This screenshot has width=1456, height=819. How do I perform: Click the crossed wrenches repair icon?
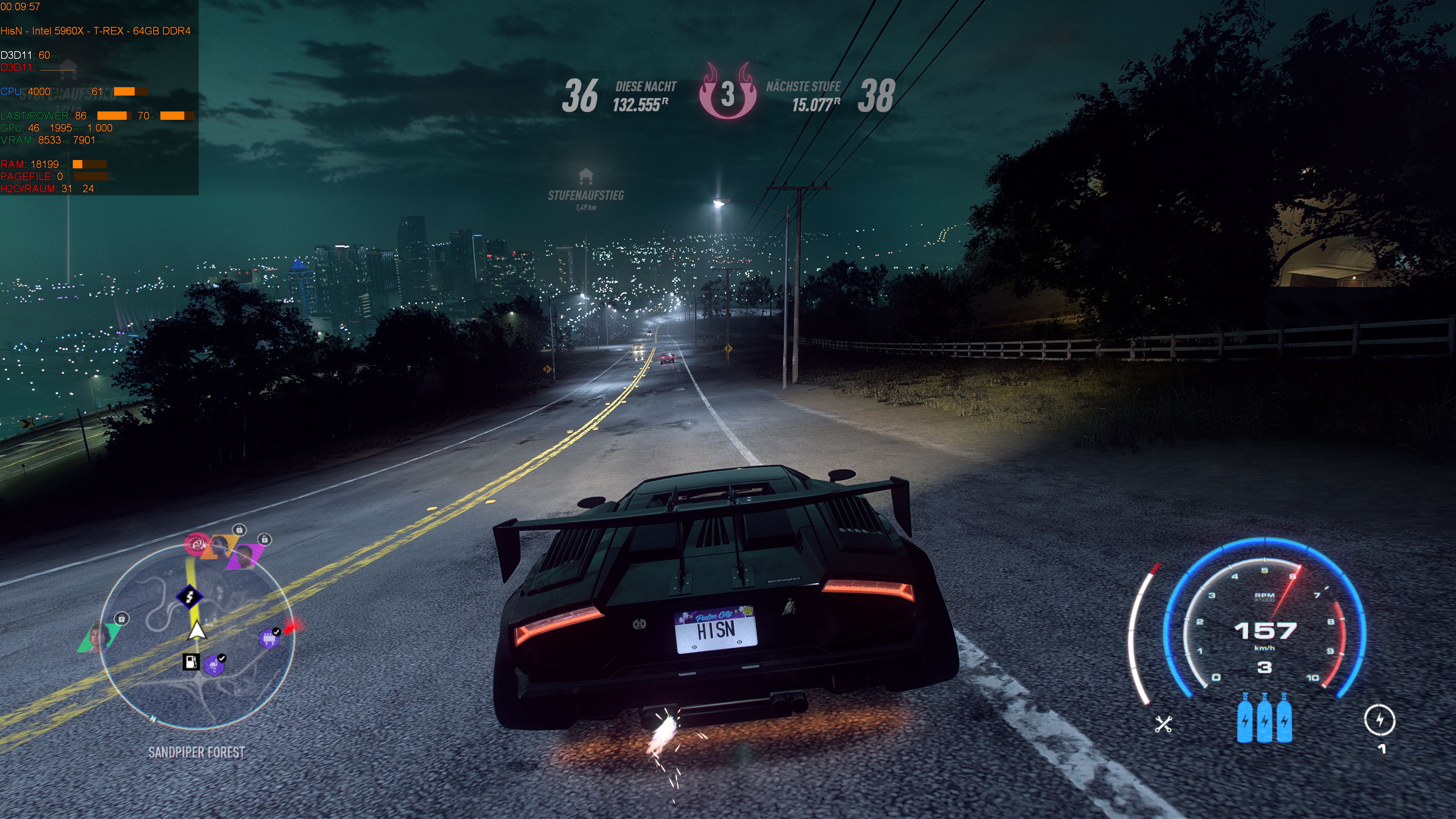pos(1163,724)
